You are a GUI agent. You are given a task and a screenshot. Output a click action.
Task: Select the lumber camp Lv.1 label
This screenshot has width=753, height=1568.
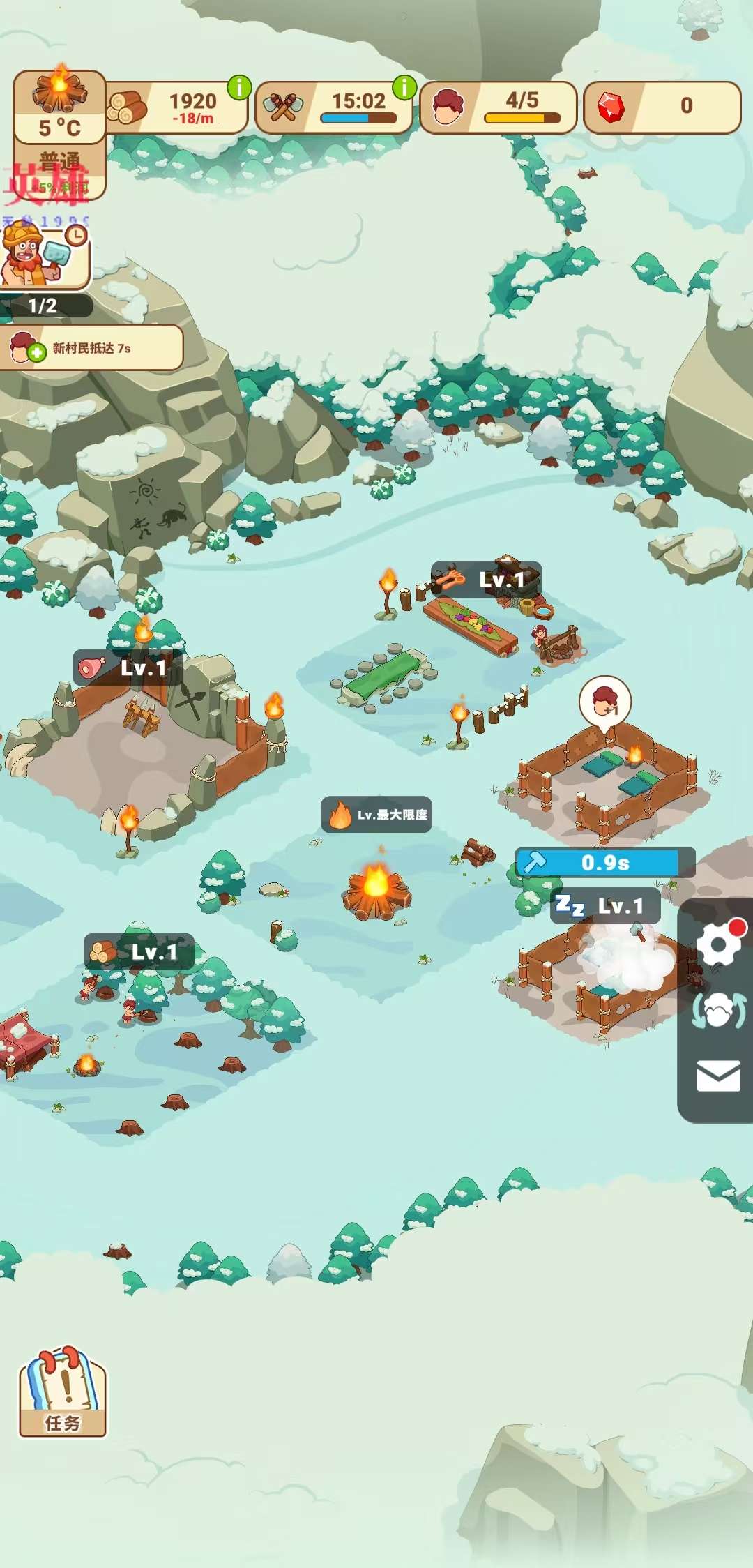139,952
